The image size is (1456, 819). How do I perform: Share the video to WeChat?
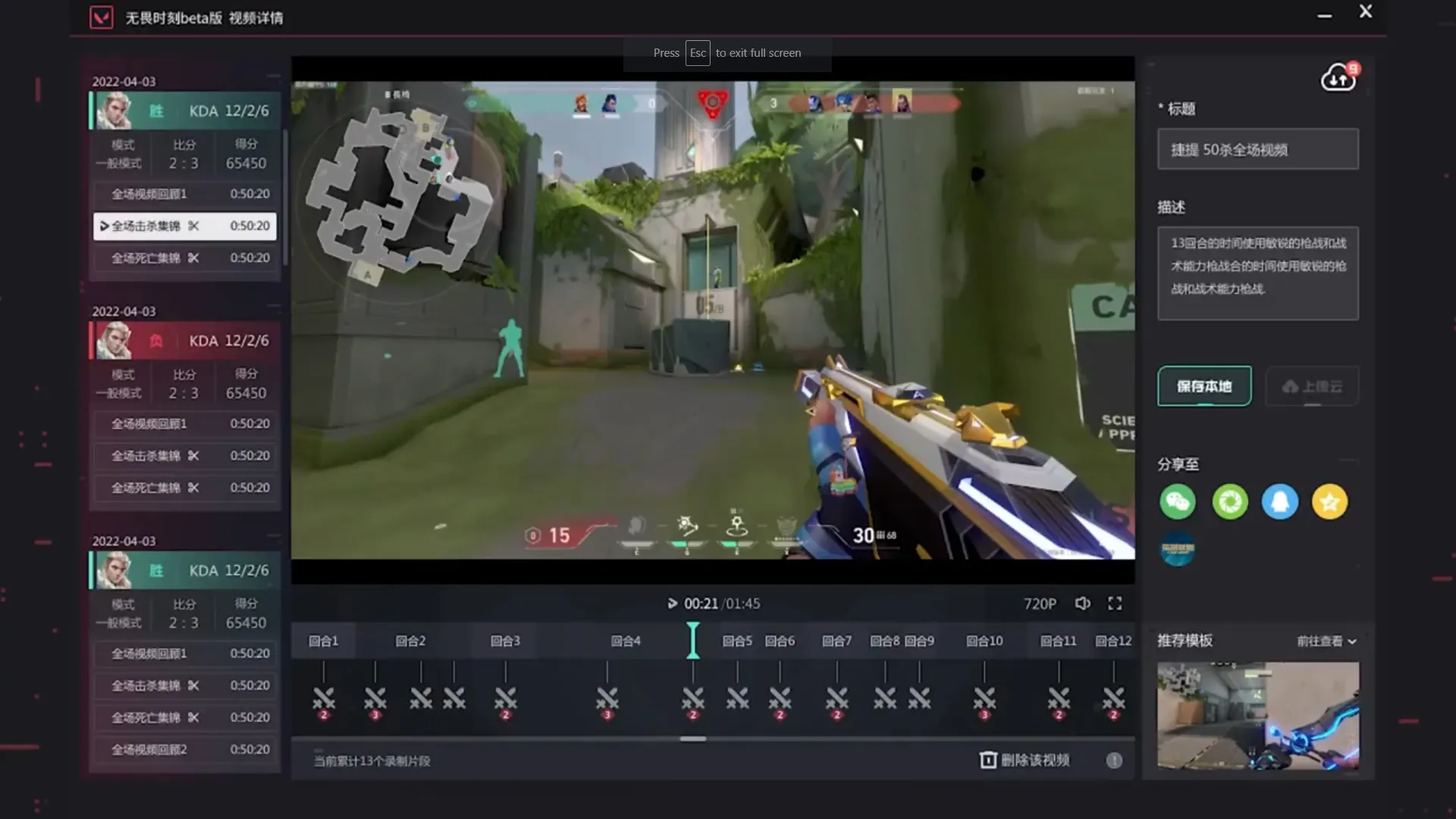click(x=1177, y=502)
